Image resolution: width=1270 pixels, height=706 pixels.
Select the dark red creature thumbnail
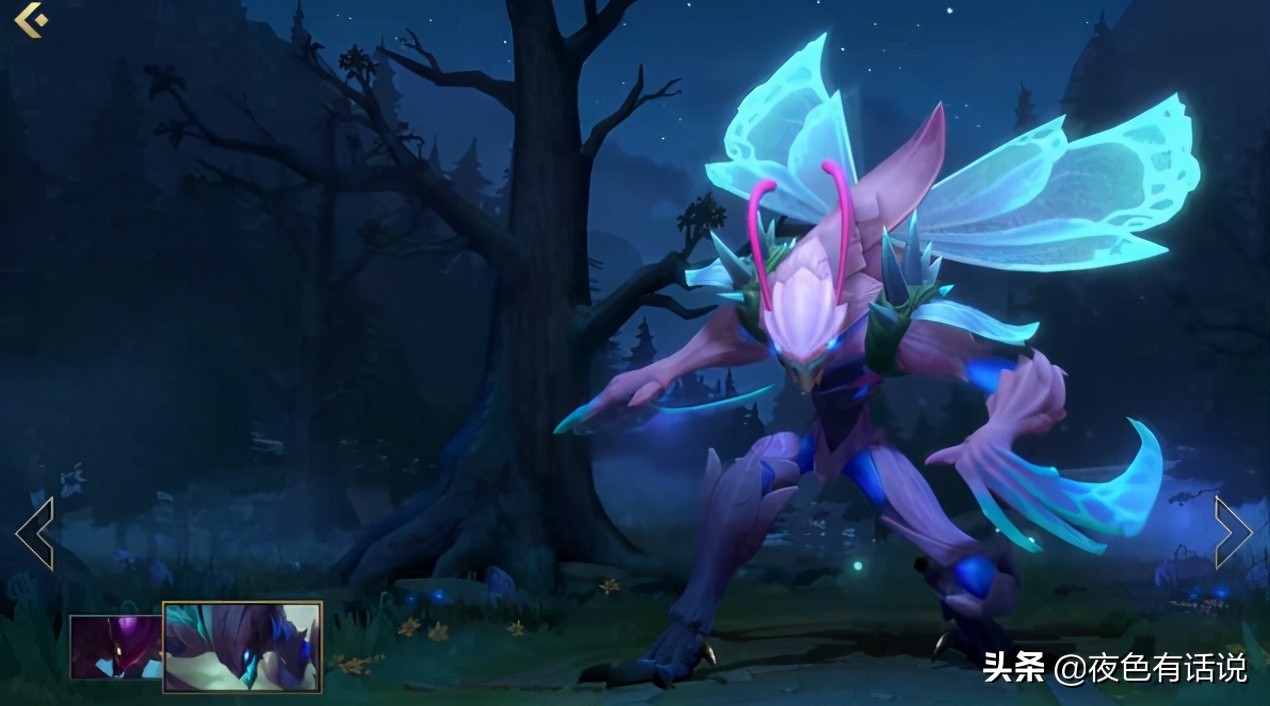click(115, 647)
